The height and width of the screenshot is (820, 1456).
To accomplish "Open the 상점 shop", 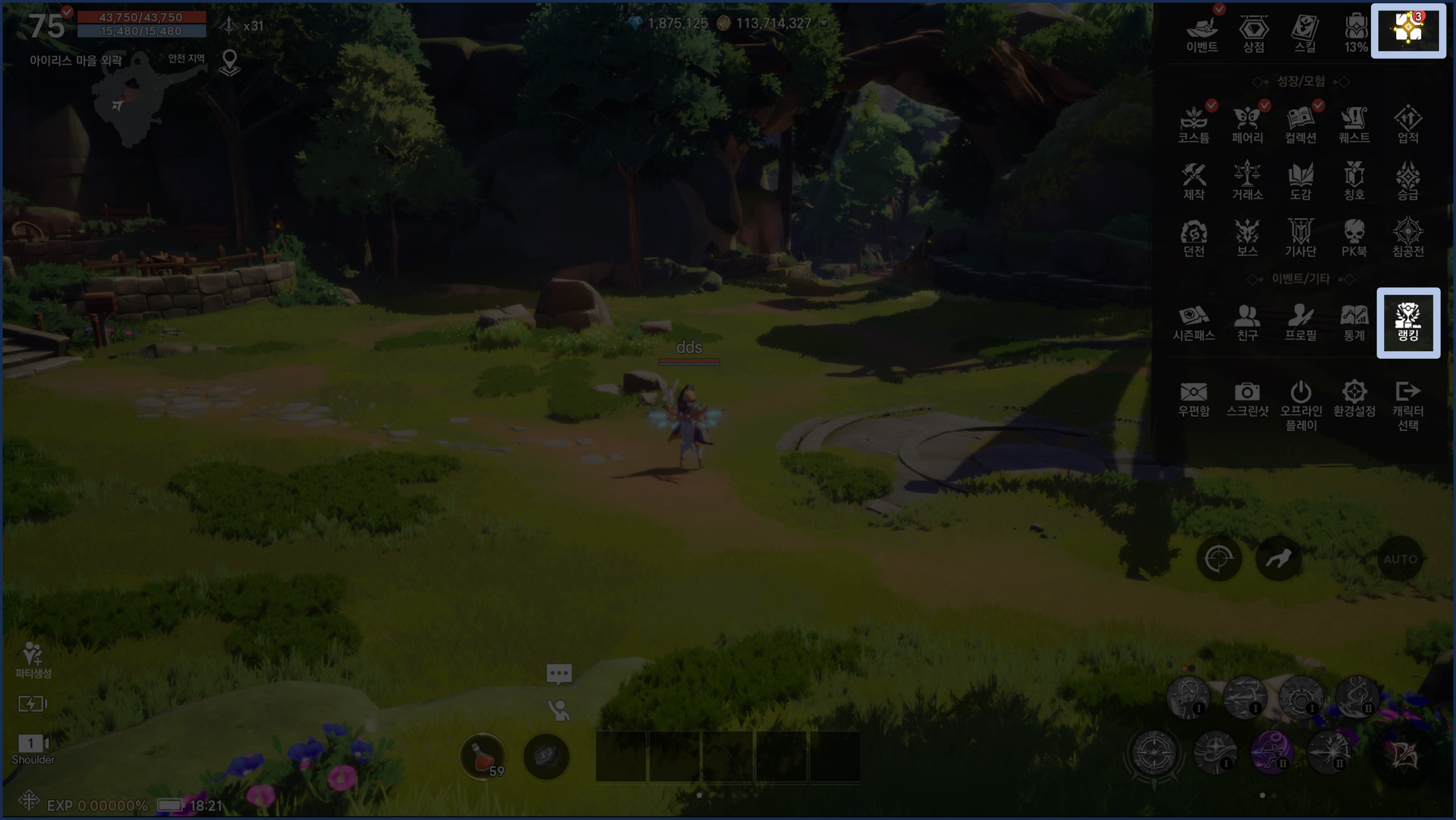I will point(1253,33).
